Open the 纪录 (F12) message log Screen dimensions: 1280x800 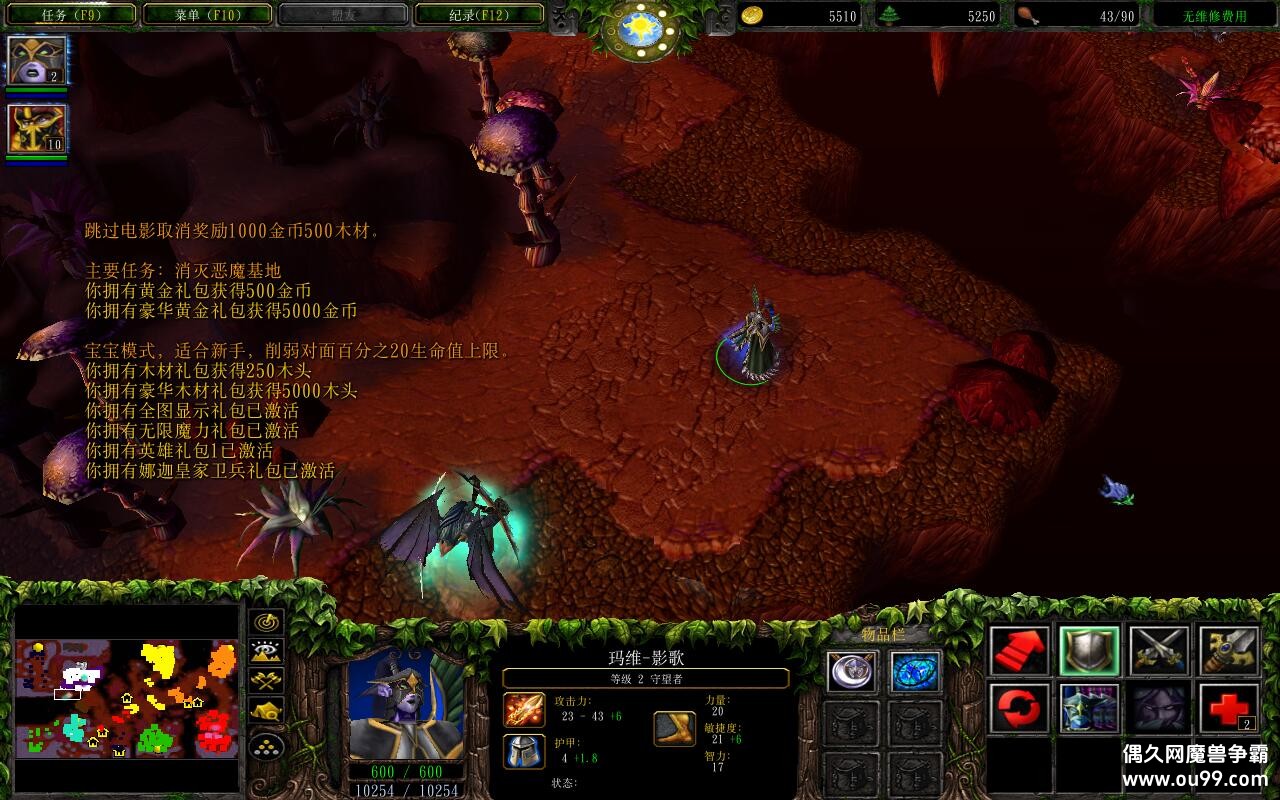[479, 15]
